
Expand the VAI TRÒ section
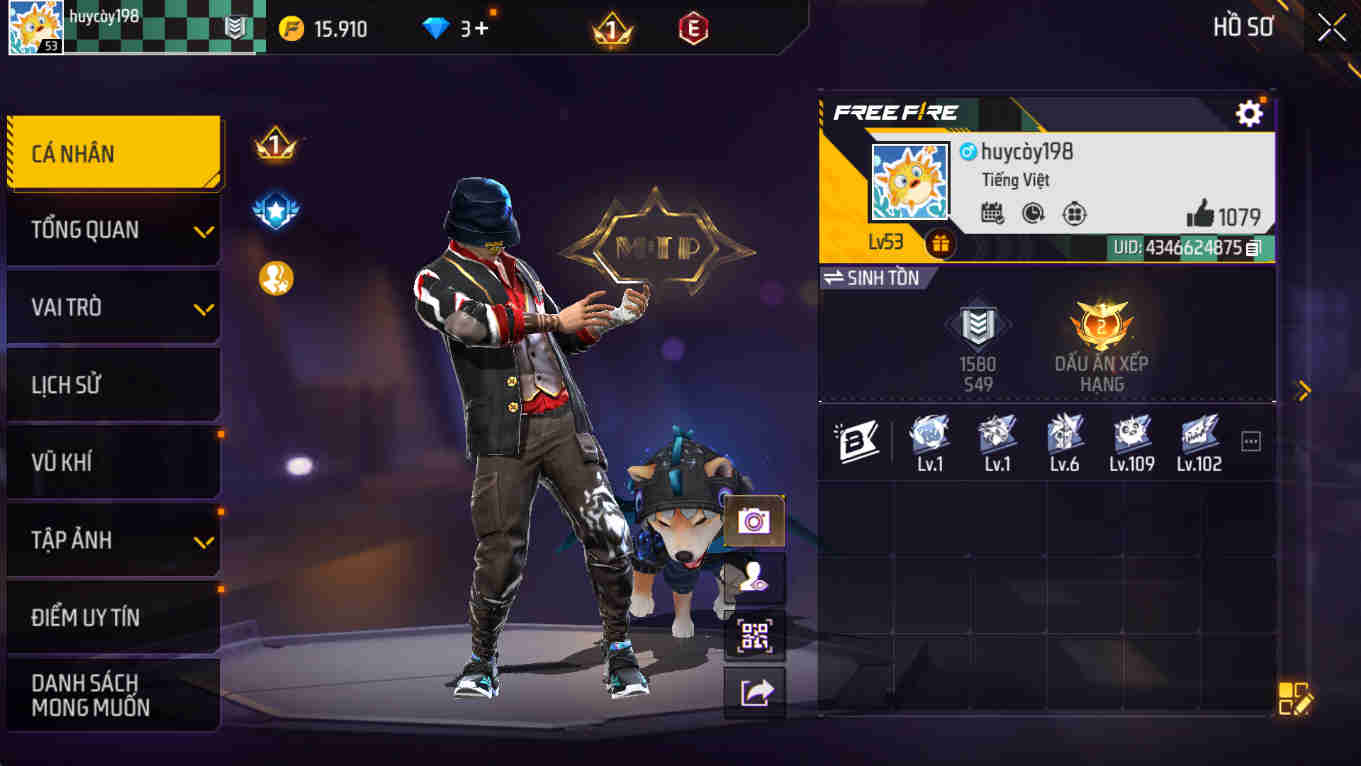coord(113,307)
